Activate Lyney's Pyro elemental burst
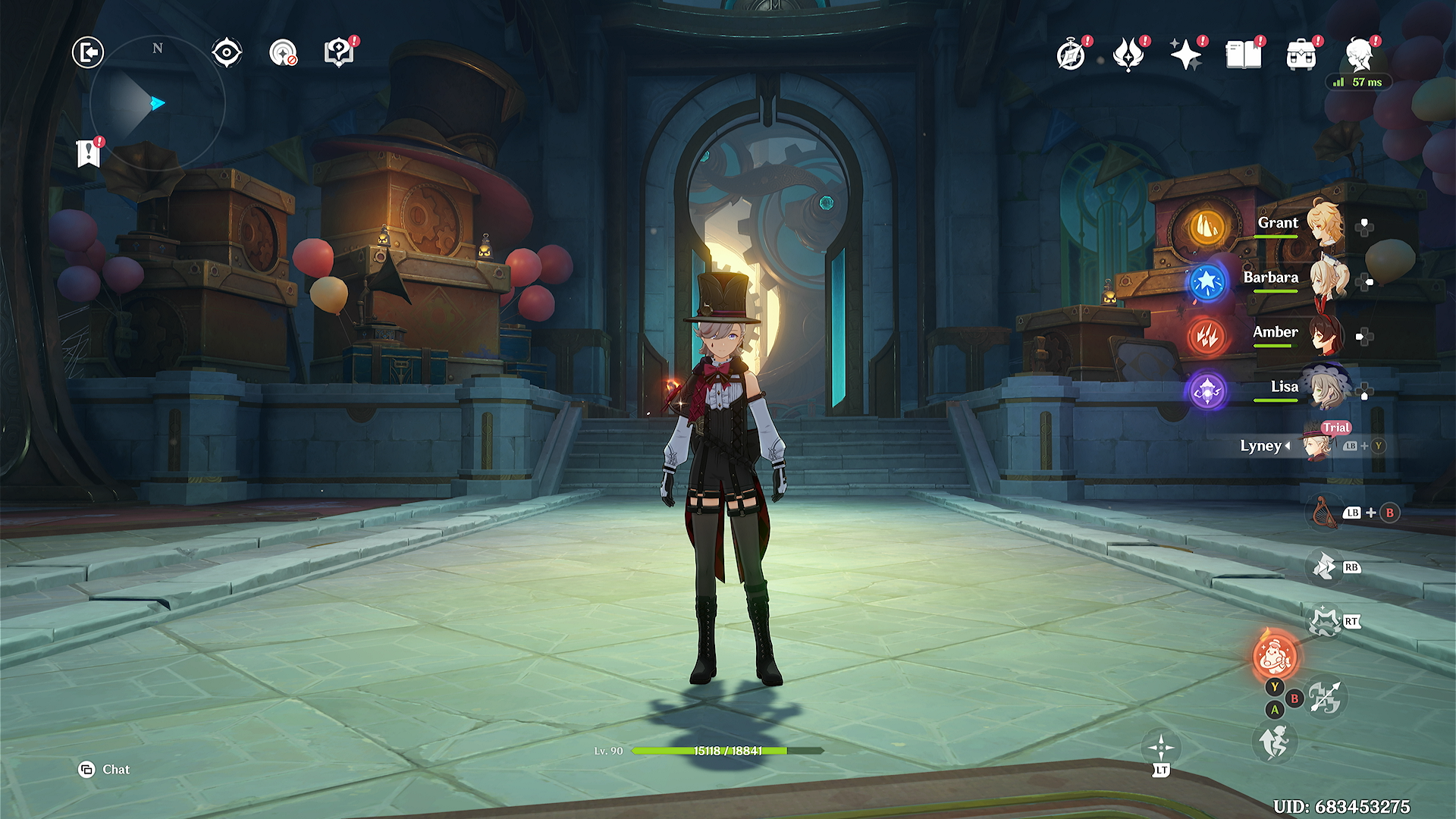 (1276, 655)
